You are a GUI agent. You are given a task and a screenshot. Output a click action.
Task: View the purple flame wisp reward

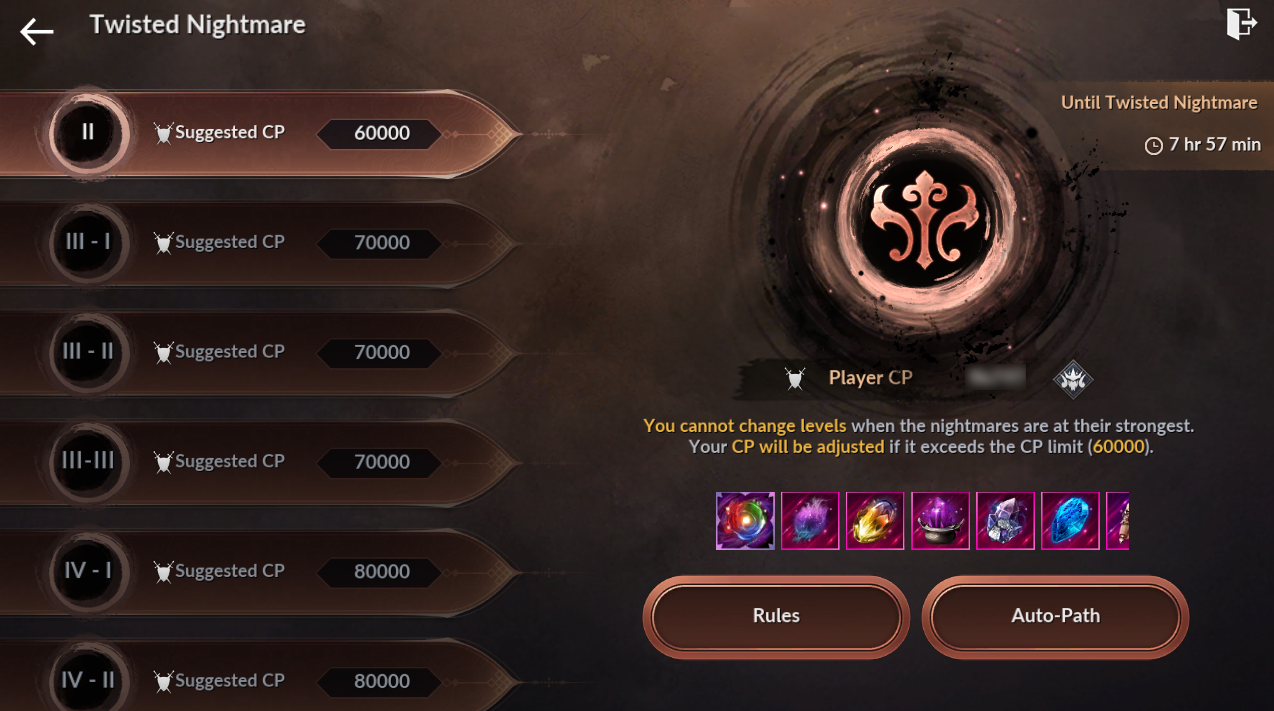click(810, 521)
